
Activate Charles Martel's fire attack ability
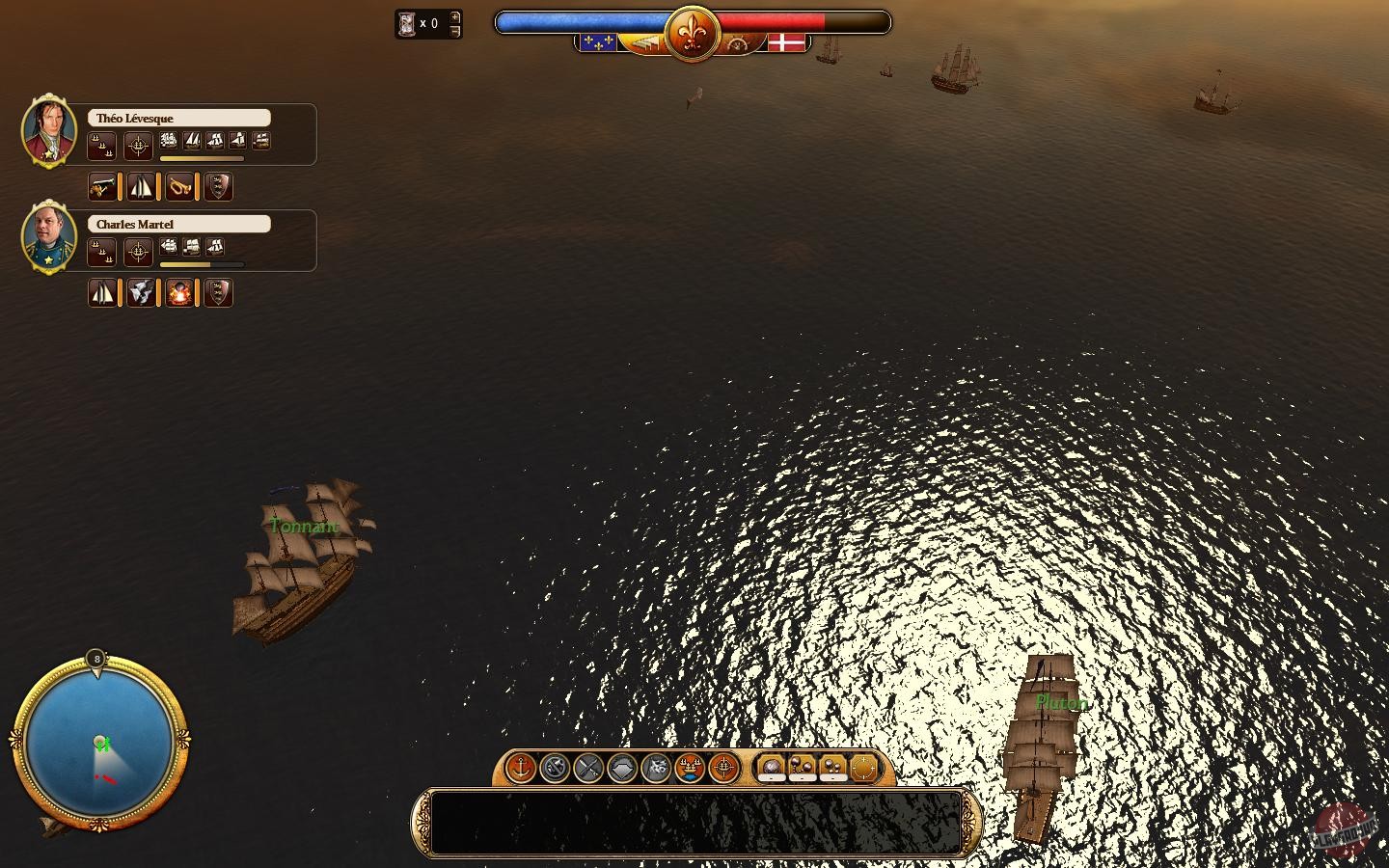click(x=181, y=292)
